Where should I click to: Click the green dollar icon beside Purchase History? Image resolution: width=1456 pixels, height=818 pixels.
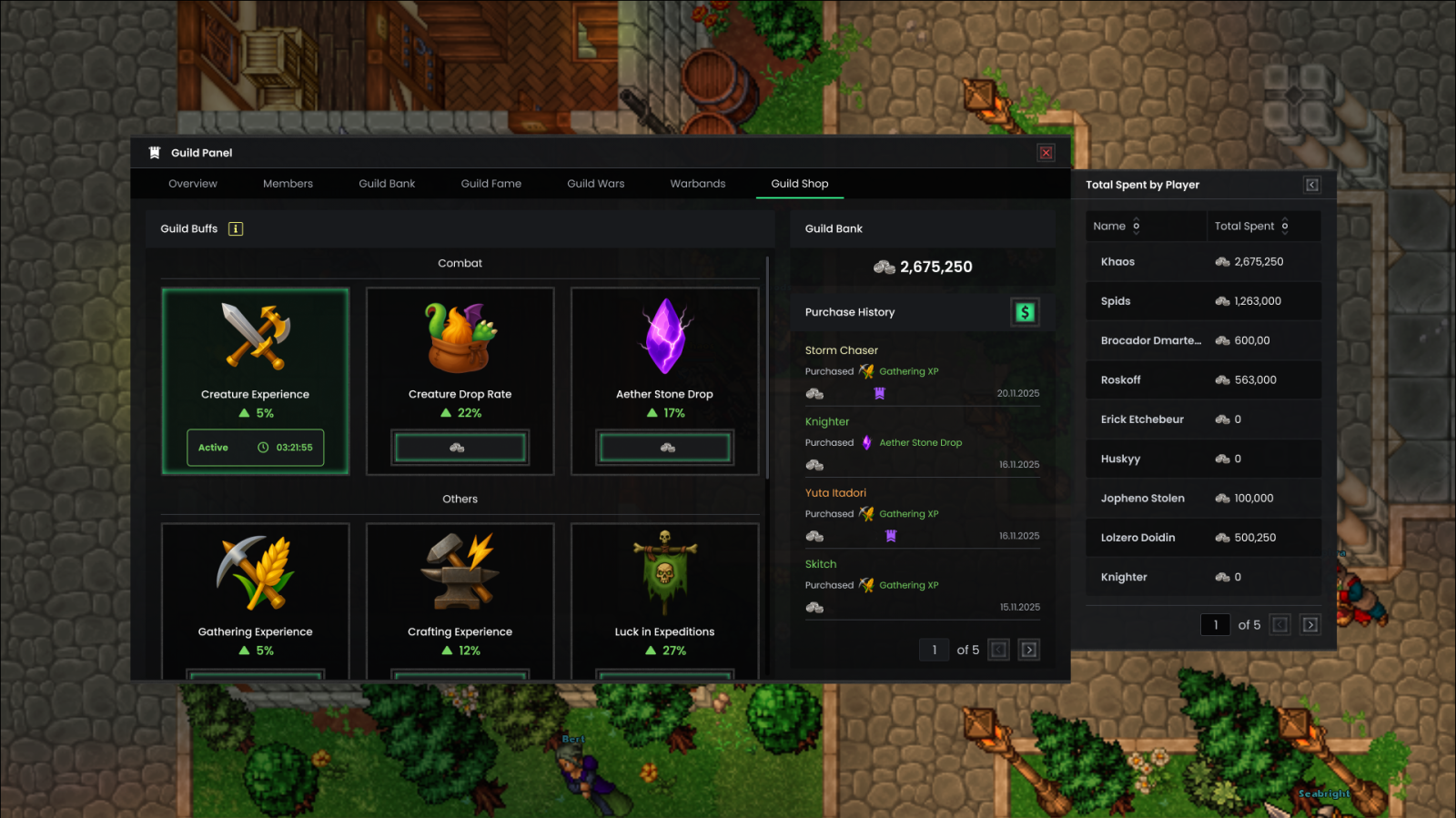(x=1026, y=311)
